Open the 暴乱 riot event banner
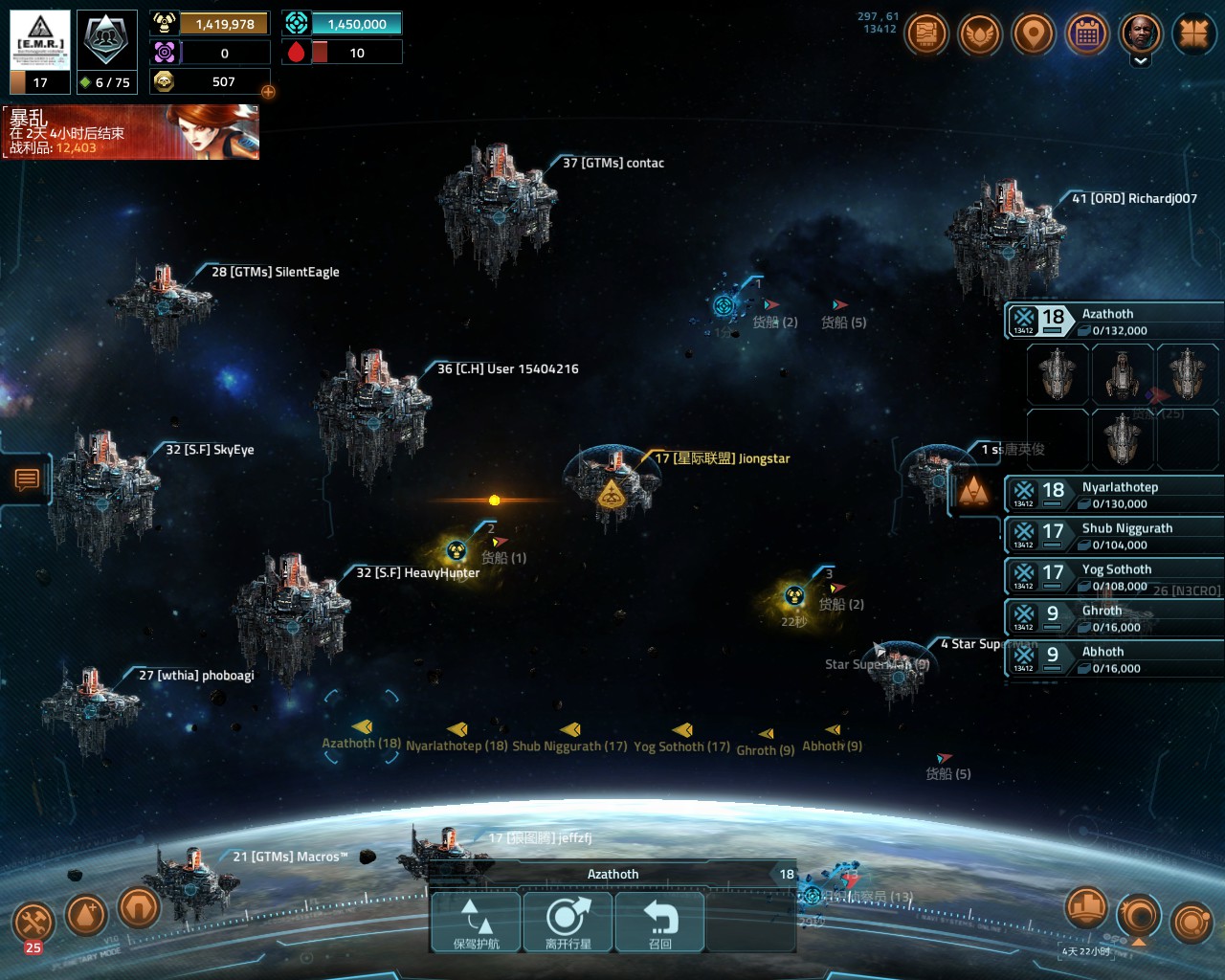Viewport: 1225px width, 980px height. tap(129, 132)
